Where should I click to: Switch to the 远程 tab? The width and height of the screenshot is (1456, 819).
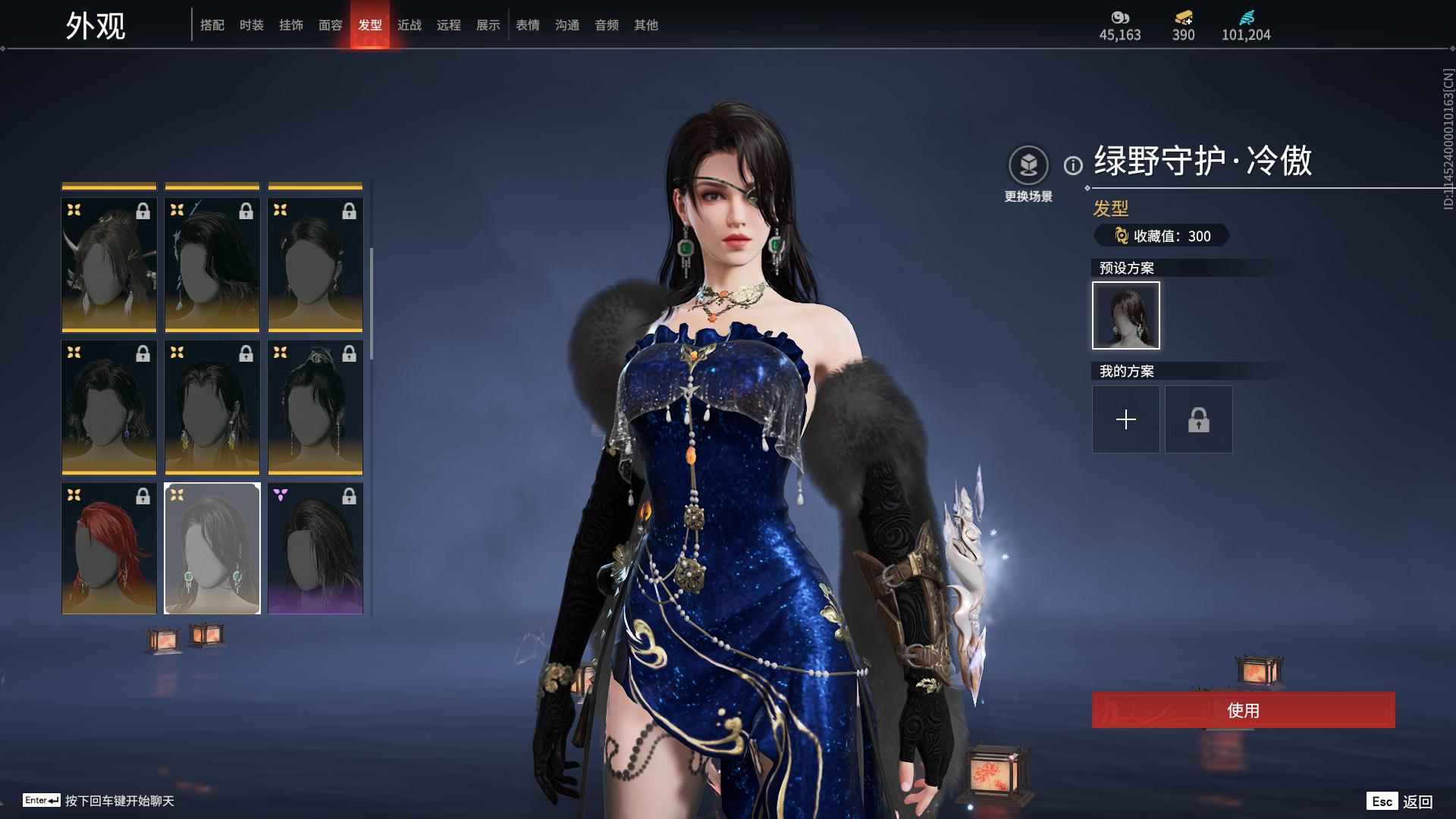coord(449,25)
